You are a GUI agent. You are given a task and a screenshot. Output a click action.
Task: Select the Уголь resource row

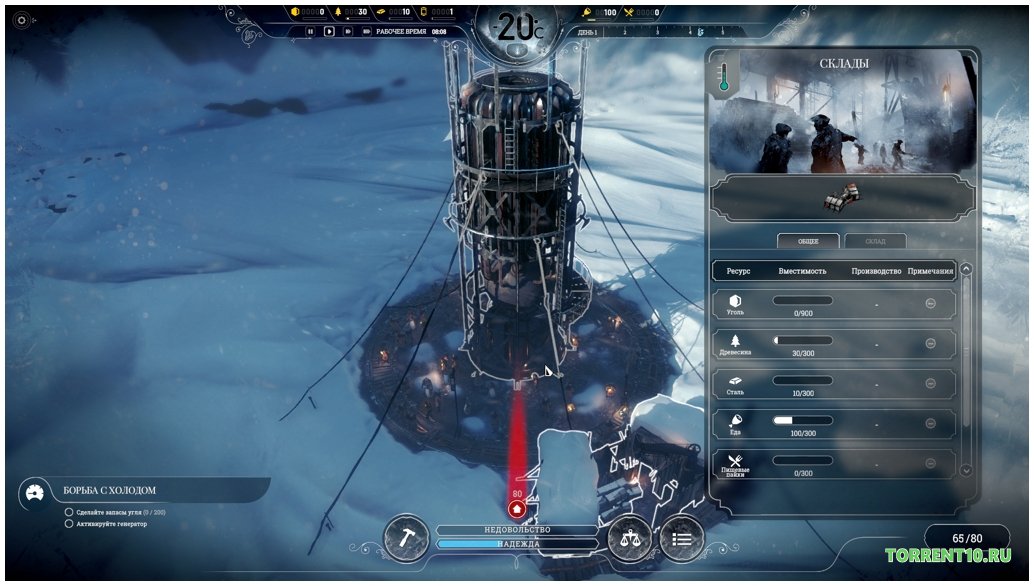pos(833,304)
